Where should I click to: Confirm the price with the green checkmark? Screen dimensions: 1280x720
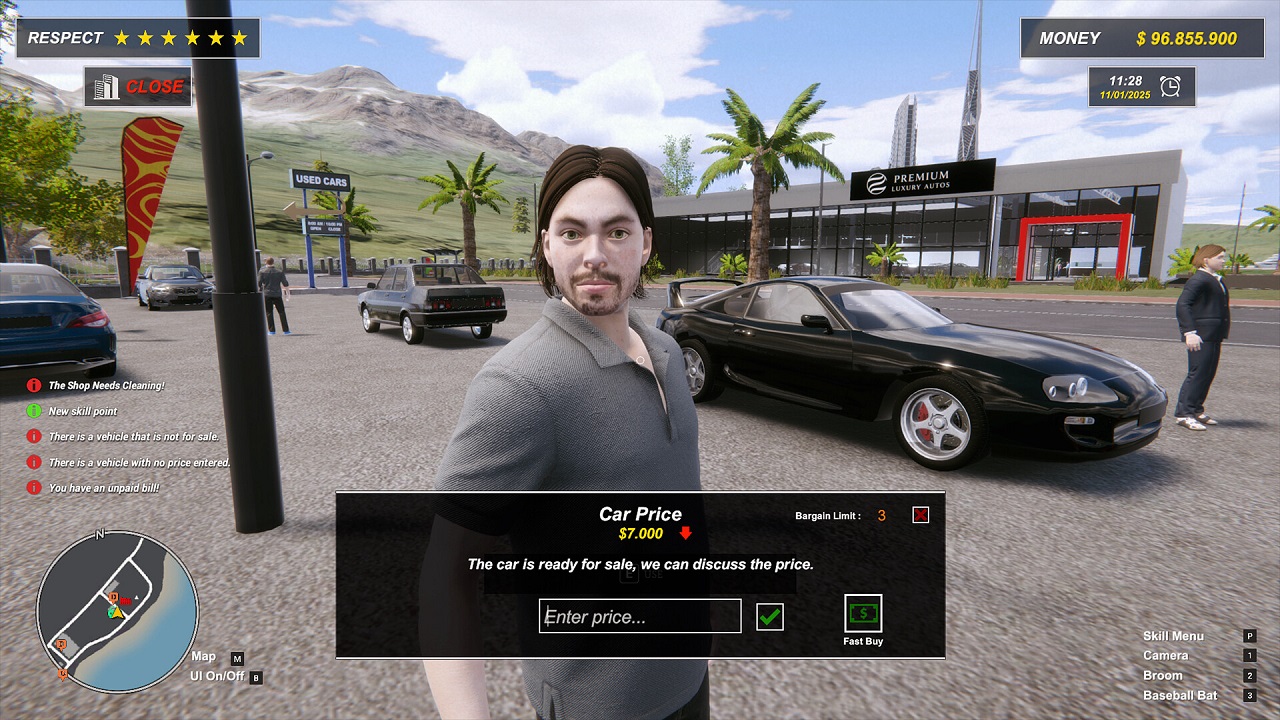pos(768,615)
